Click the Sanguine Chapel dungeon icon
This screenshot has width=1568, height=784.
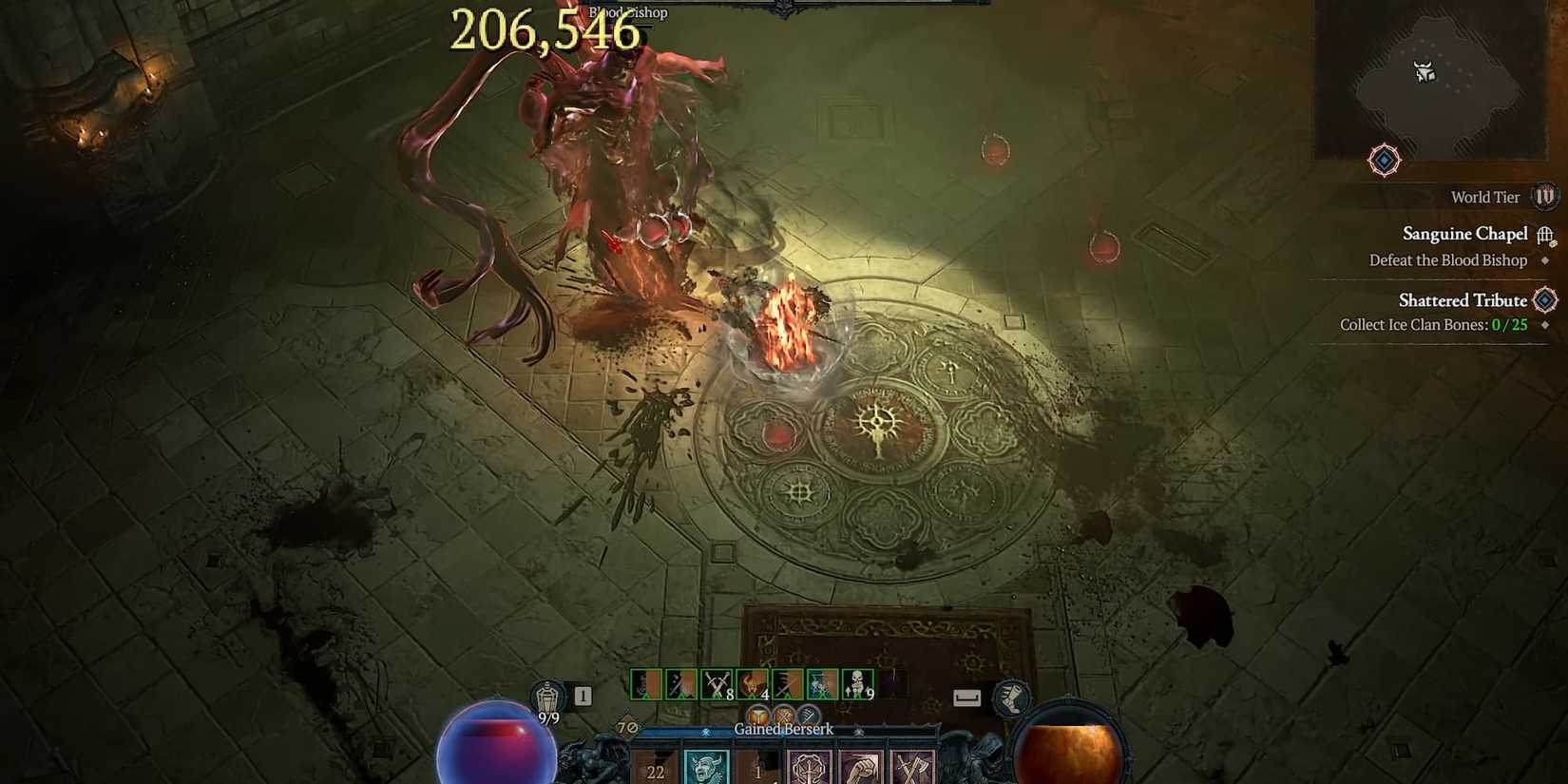[1545, 235]
